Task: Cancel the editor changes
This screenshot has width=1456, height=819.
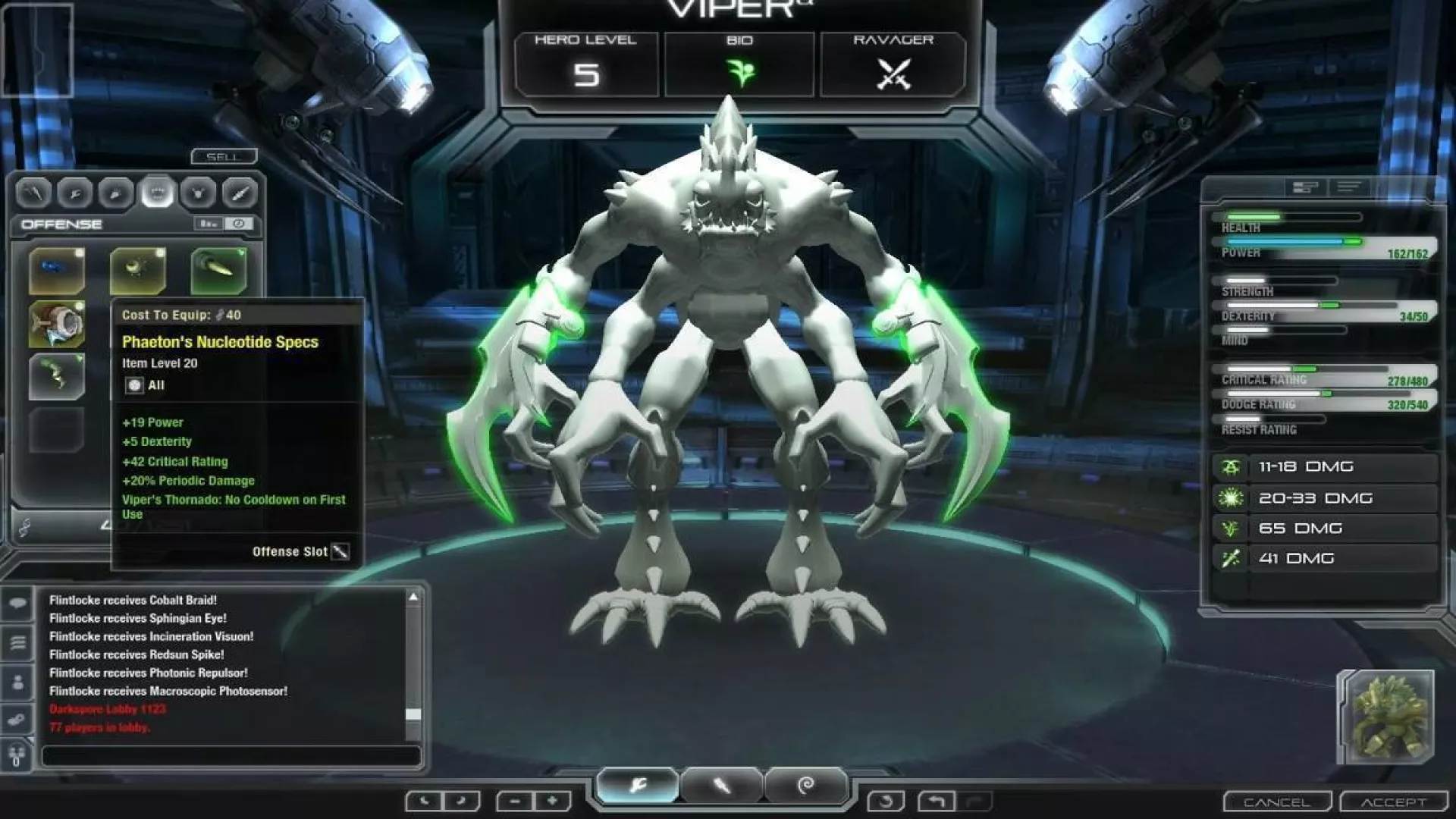Action: tap(1277, 802)
